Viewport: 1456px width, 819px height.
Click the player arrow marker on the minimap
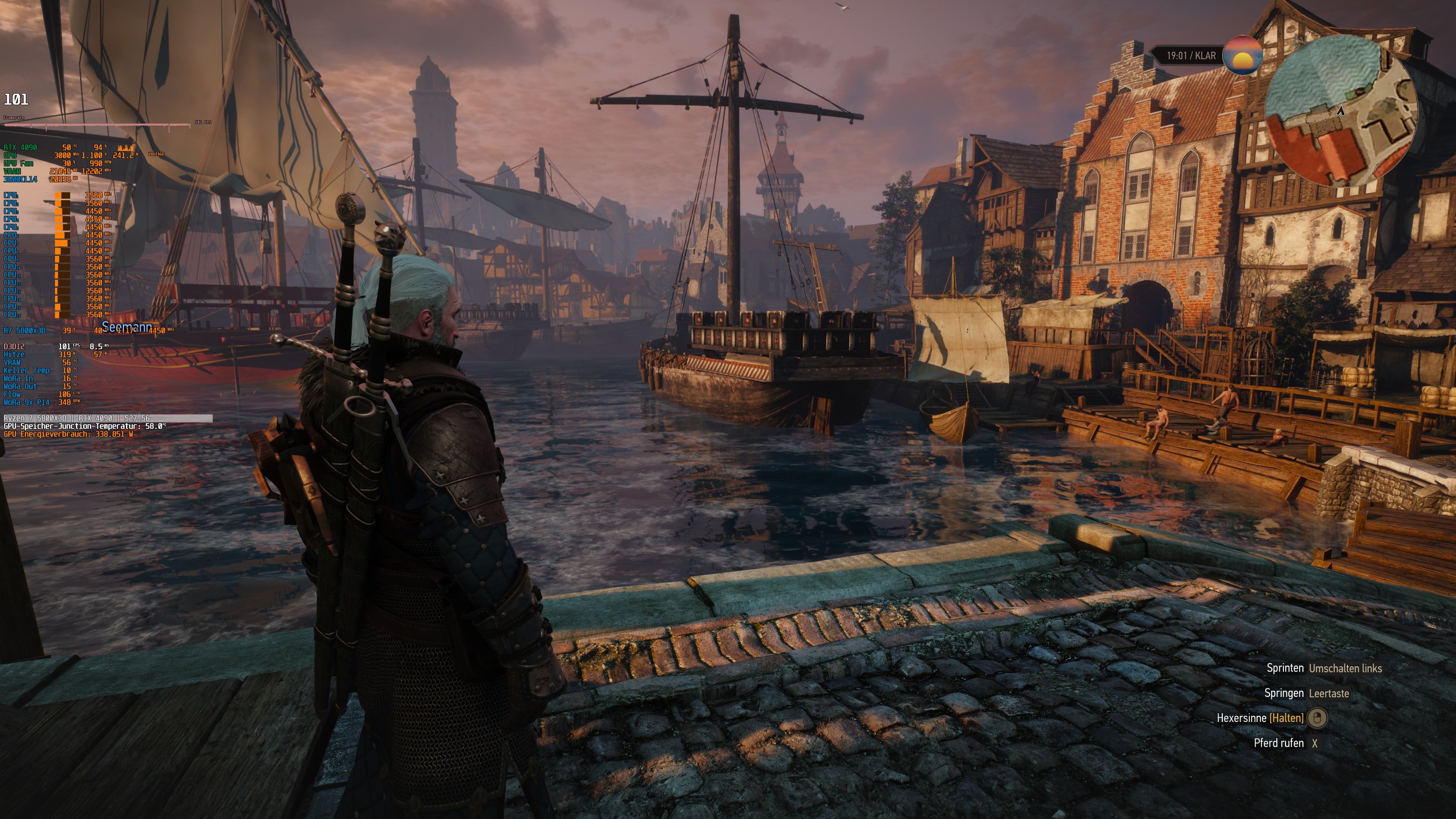[x=1340, y=111]
